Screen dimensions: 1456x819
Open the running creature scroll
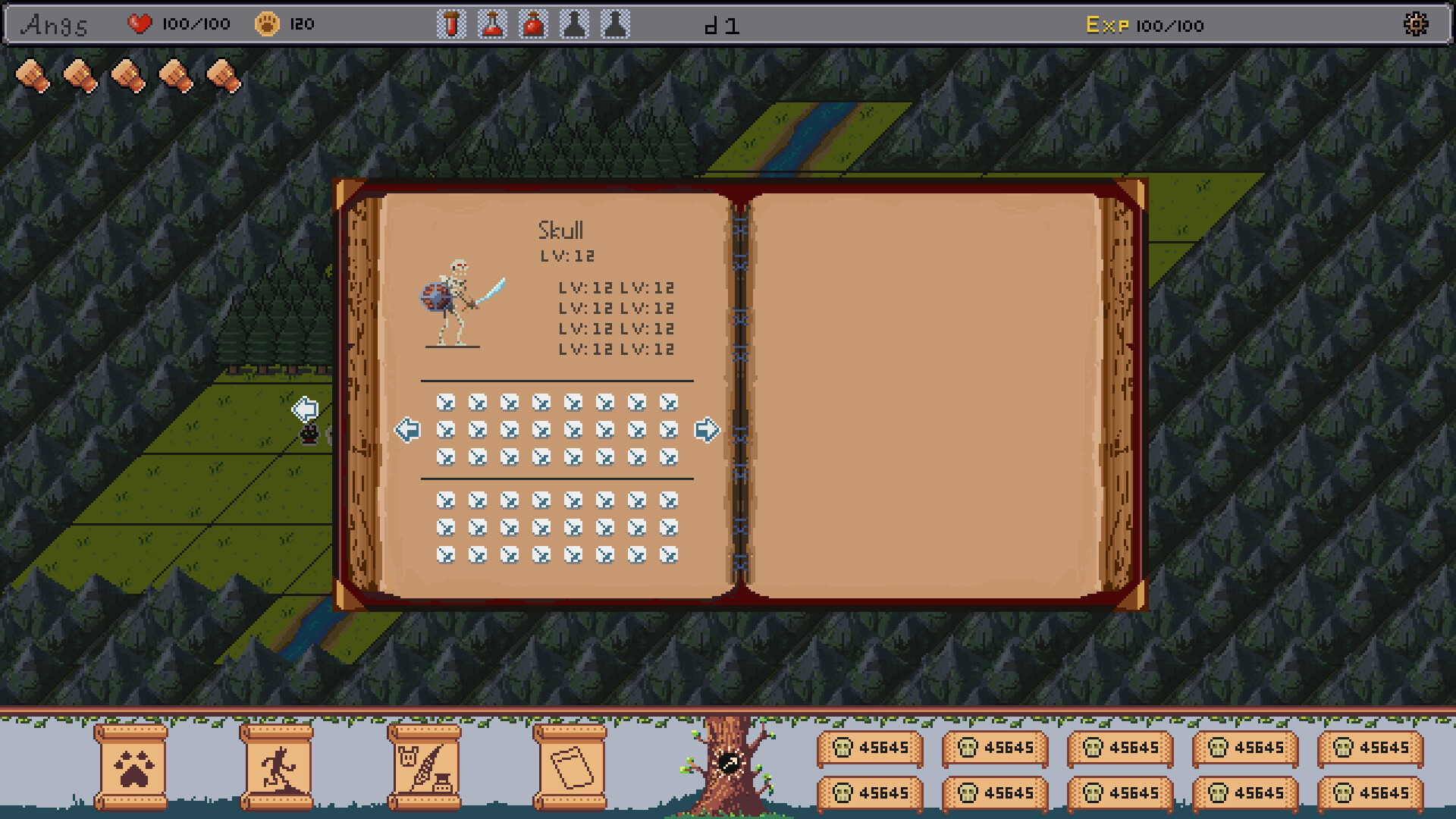pos(276,764)
